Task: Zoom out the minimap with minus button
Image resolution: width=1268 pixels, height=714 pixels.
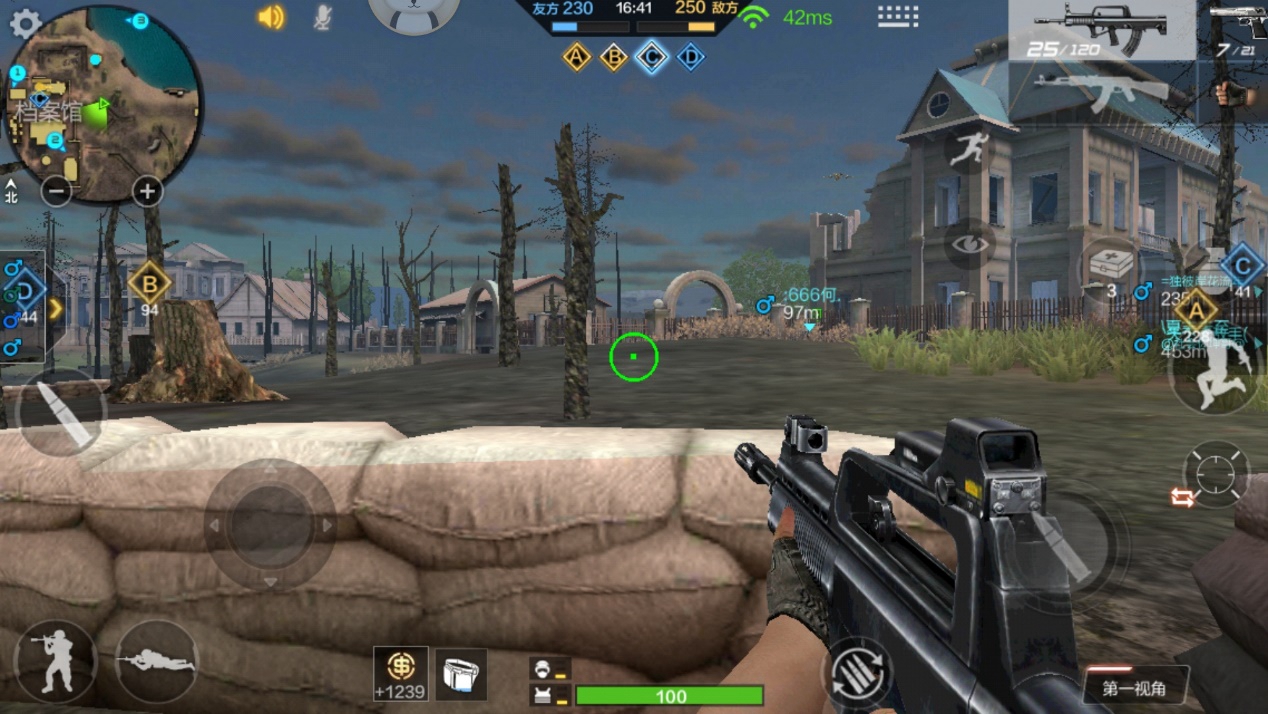Action: [x=56, y=191]
